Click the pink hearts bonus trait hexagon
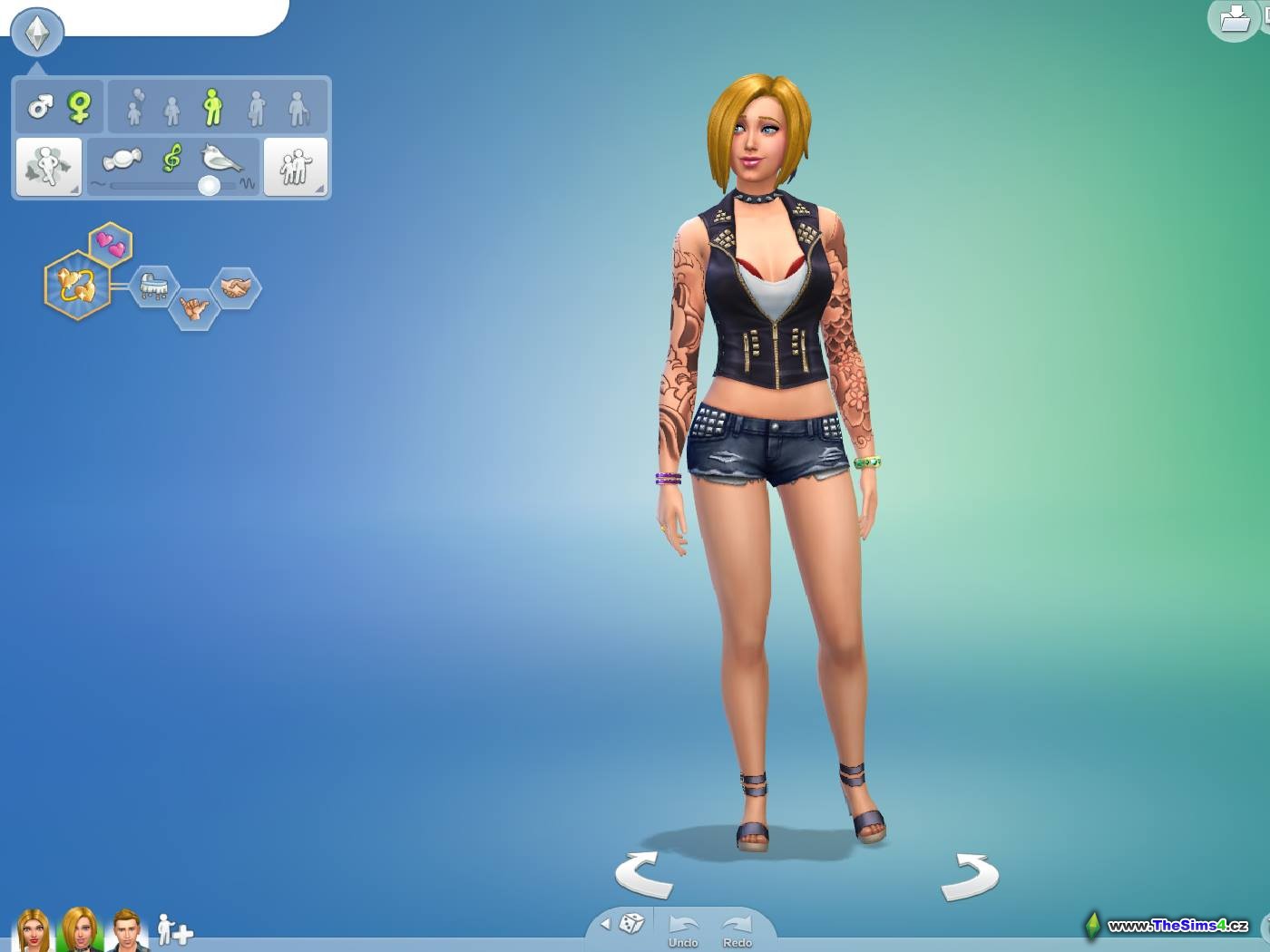 coord(111,244)
